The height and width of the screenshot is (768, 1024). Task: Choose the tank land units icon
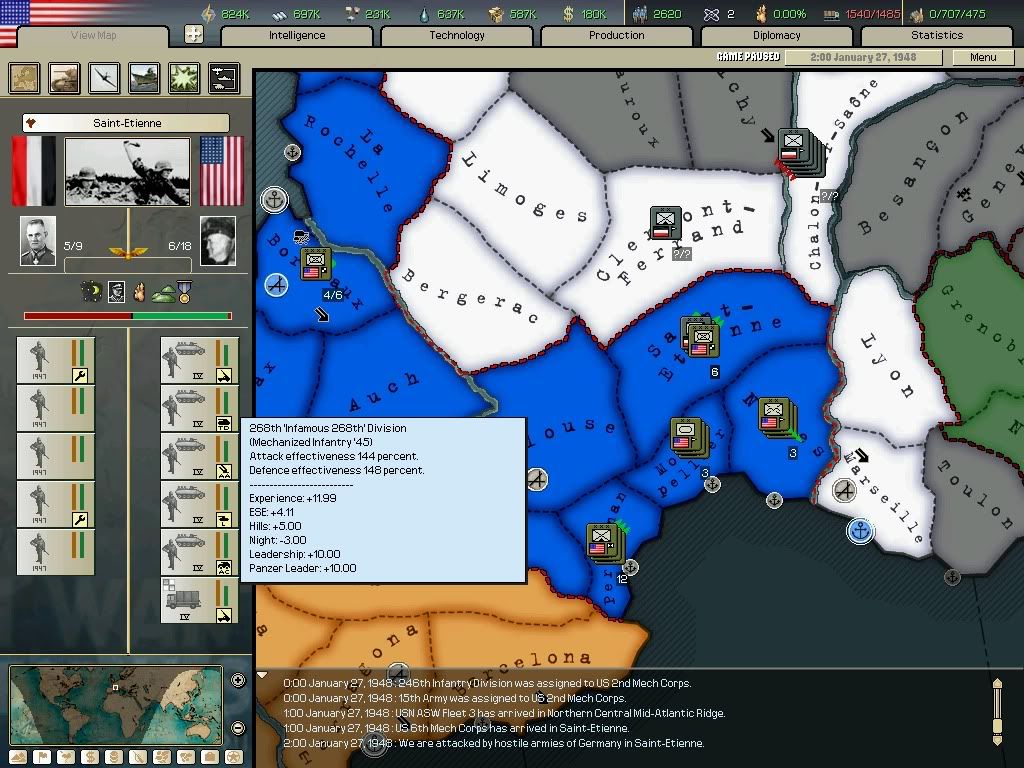pyautogui.click(x=64, y=78)
